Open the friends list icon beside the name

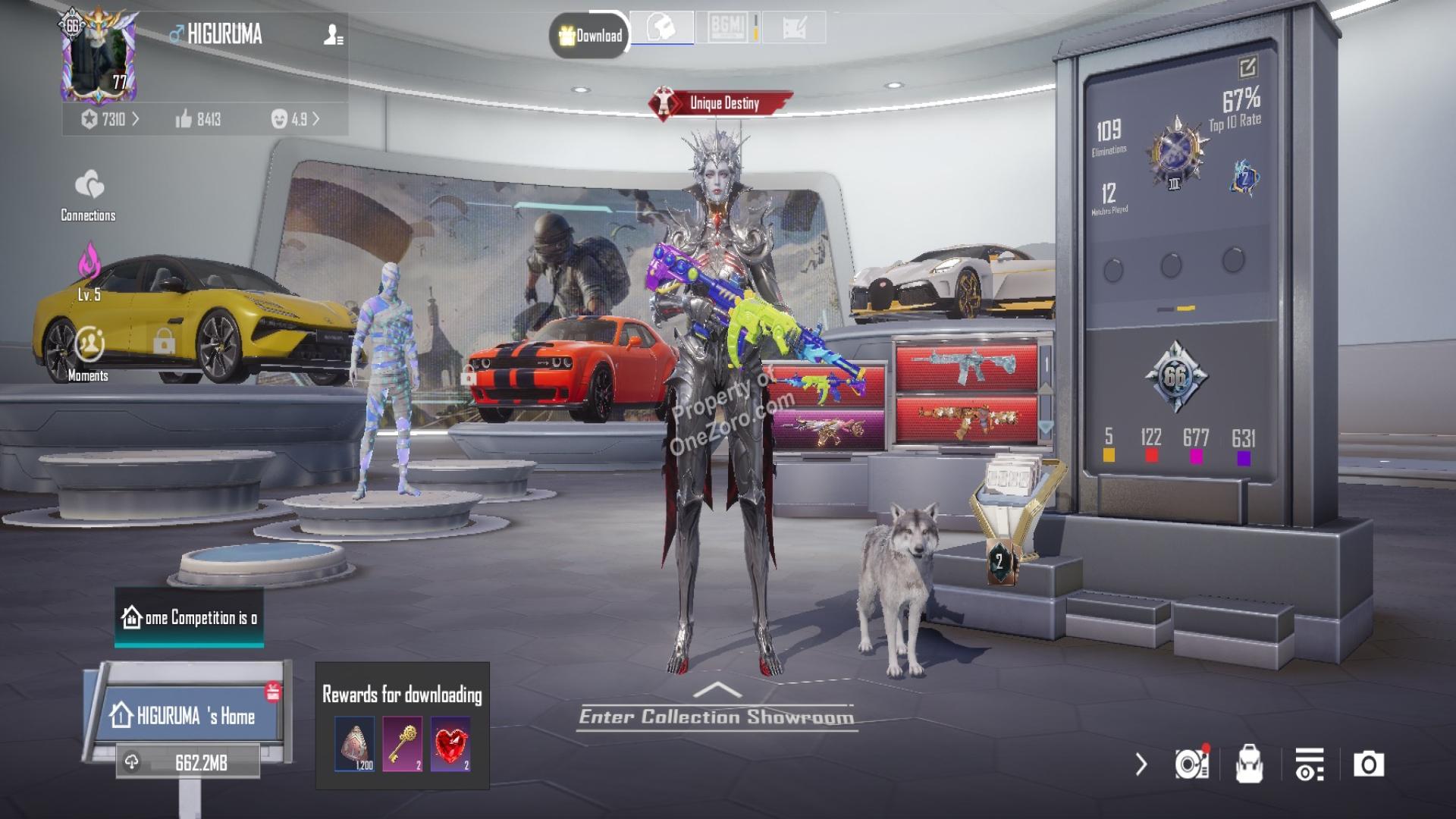333,35
